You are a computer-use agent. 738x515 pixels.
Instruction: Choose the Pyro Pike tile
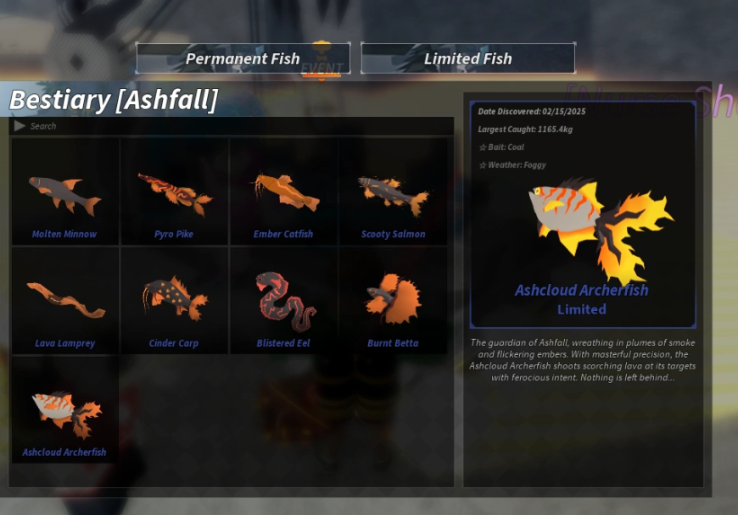pyautogui.click(x=174, y=192)
